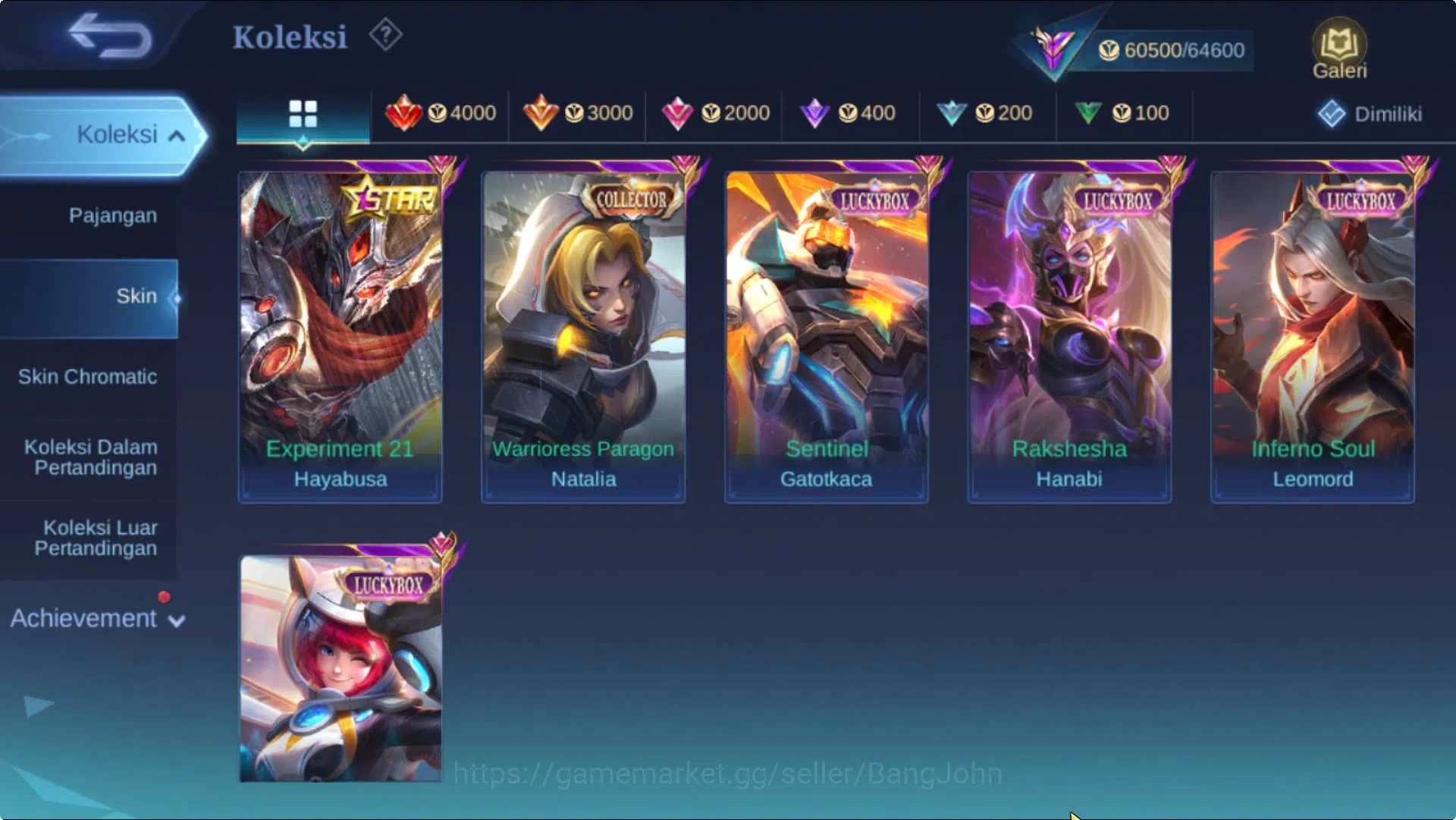This screenshot has height=820, width=1456.
Task: Toggle the Dimiliki filter
Action: pos(1370,114)
